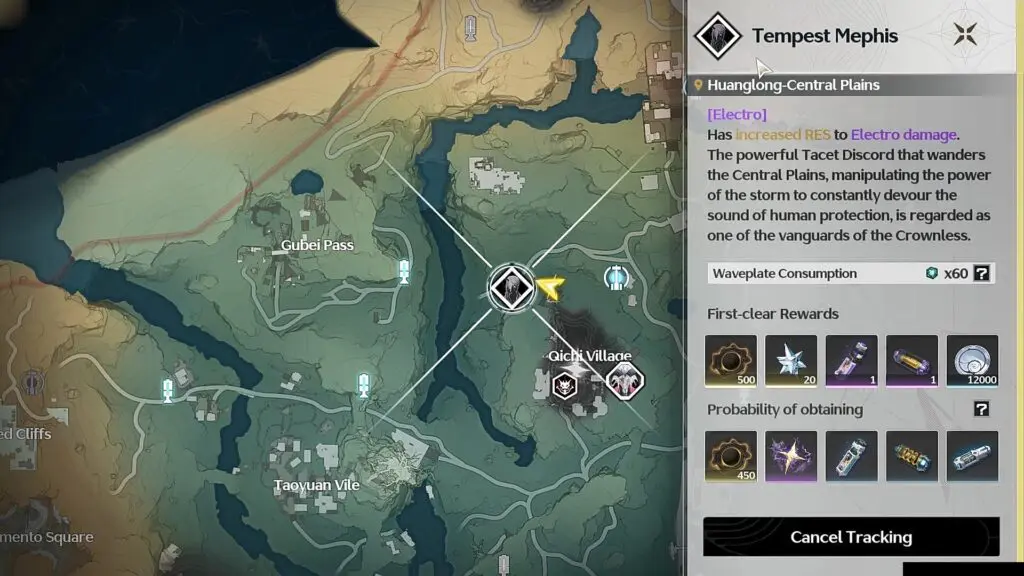Screen dimensions: 1024x576
Task: Inspect the purple sparkle echo drop
Action: click(x=791, y=457)
